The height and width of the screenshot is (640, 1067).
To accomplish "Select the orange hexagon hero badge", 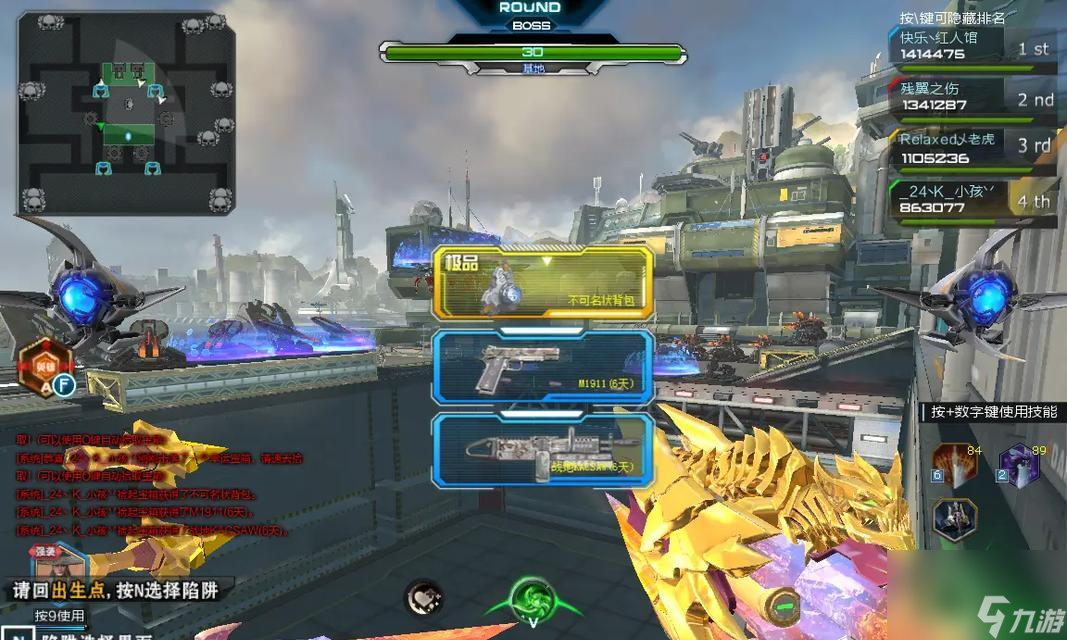I will coord(42,362).
